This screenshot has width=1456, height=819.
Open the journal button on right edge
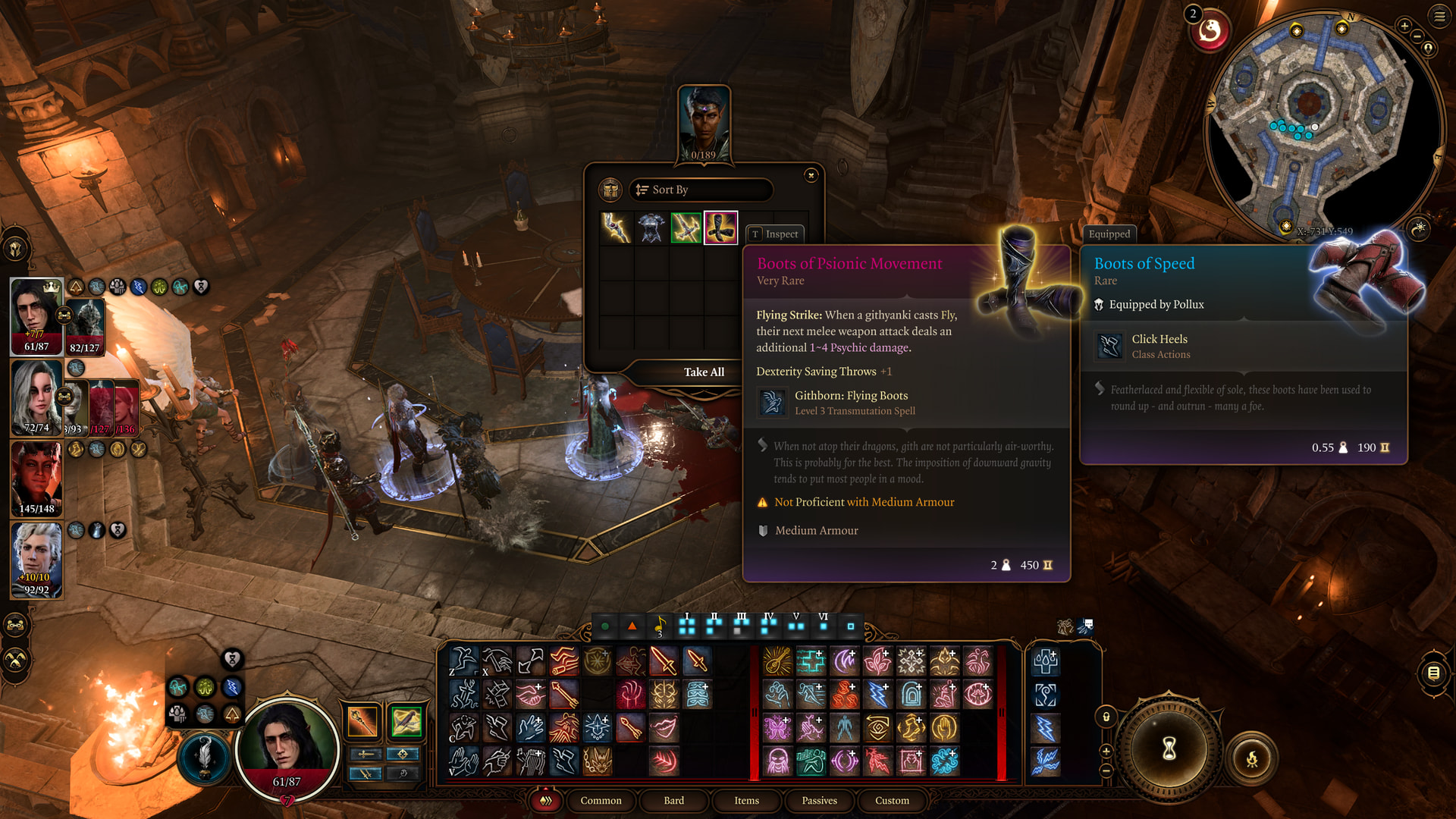click(1433, 673)
